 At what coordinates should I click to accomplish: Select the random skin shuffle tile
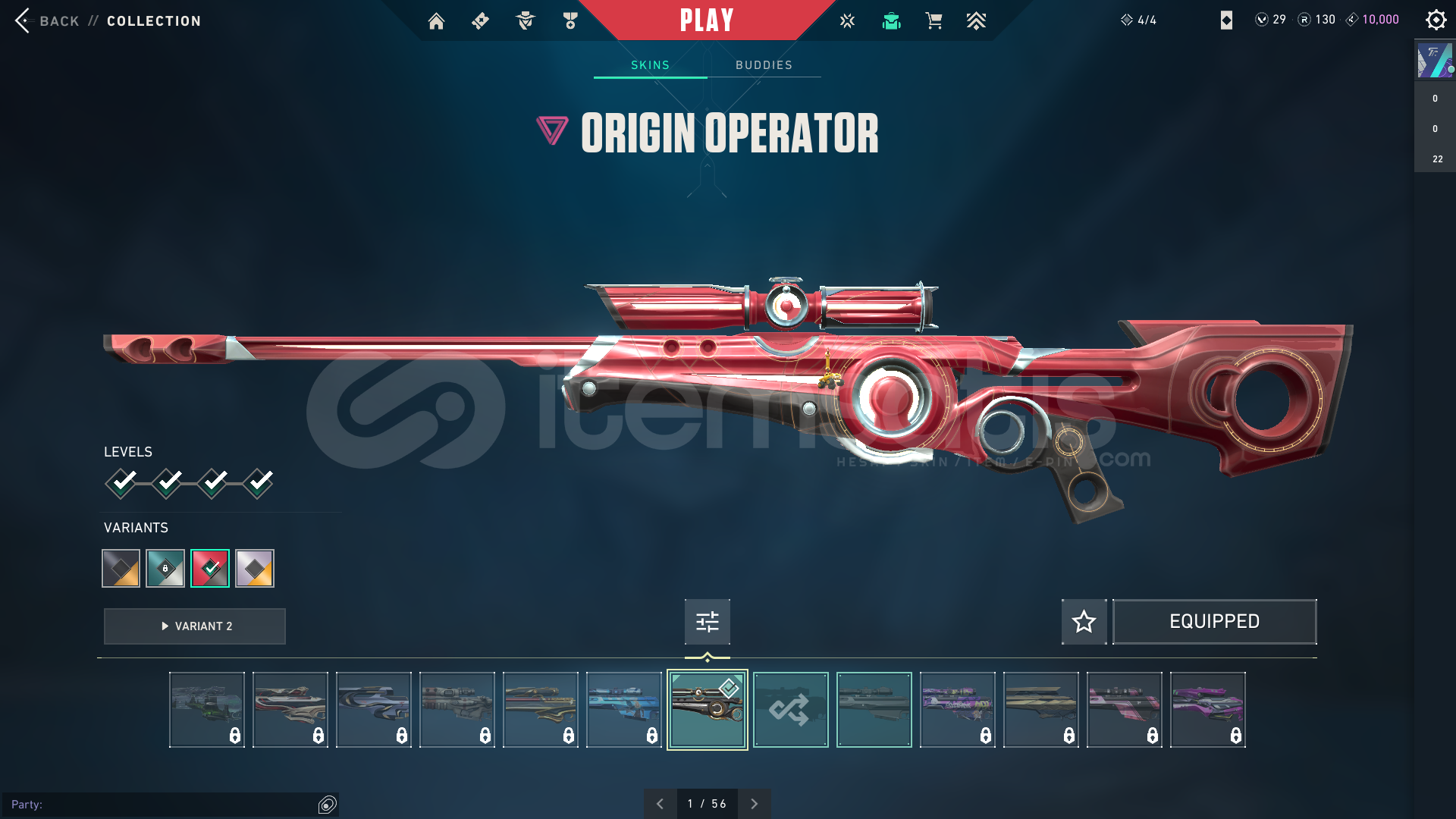790,710
